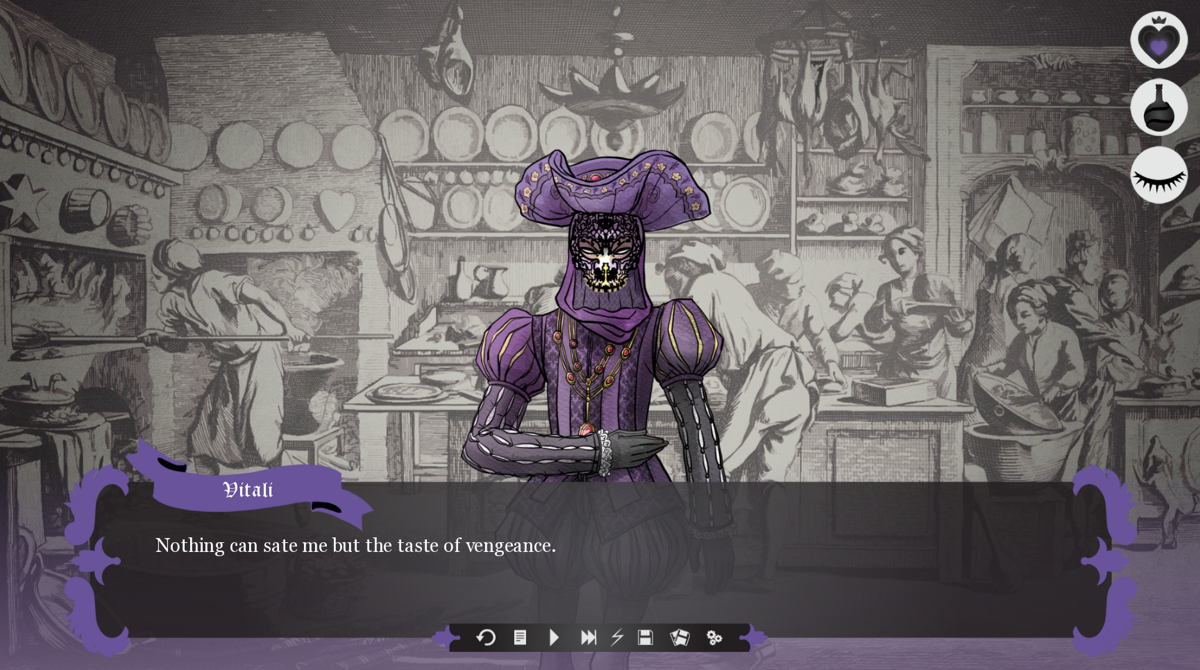Open the load menu with the photos icon
Image resolution: width=1200 pixels, height=670 pixels.
(680, 637)
